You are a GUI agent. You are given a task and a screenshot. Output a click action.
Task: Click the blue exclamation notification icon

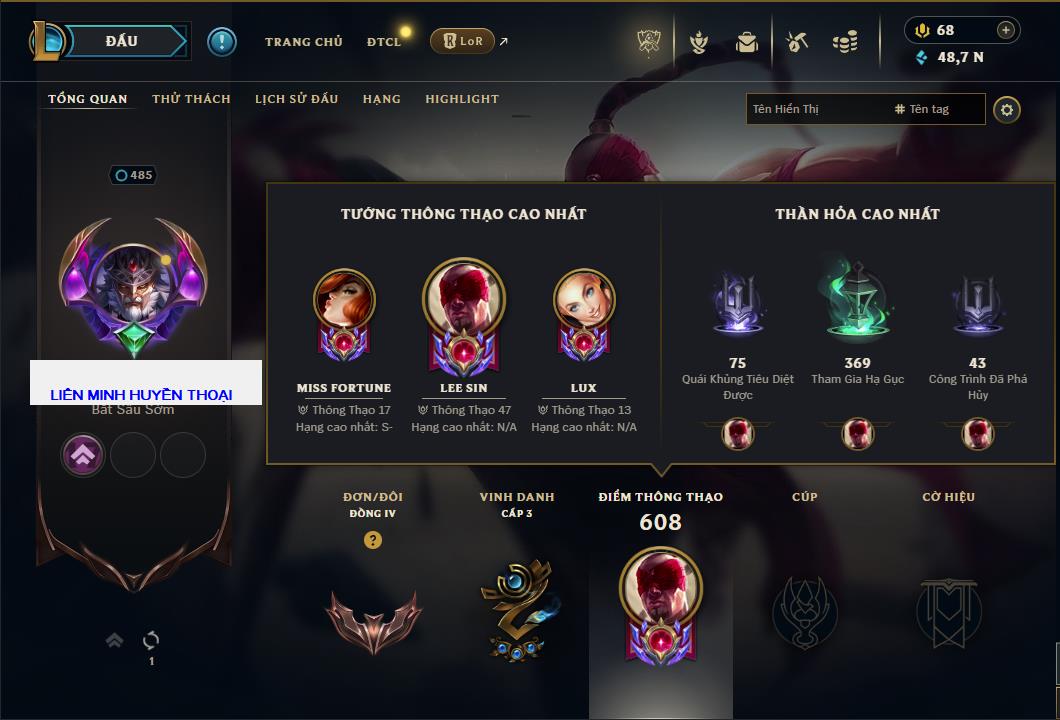point(222,41)
